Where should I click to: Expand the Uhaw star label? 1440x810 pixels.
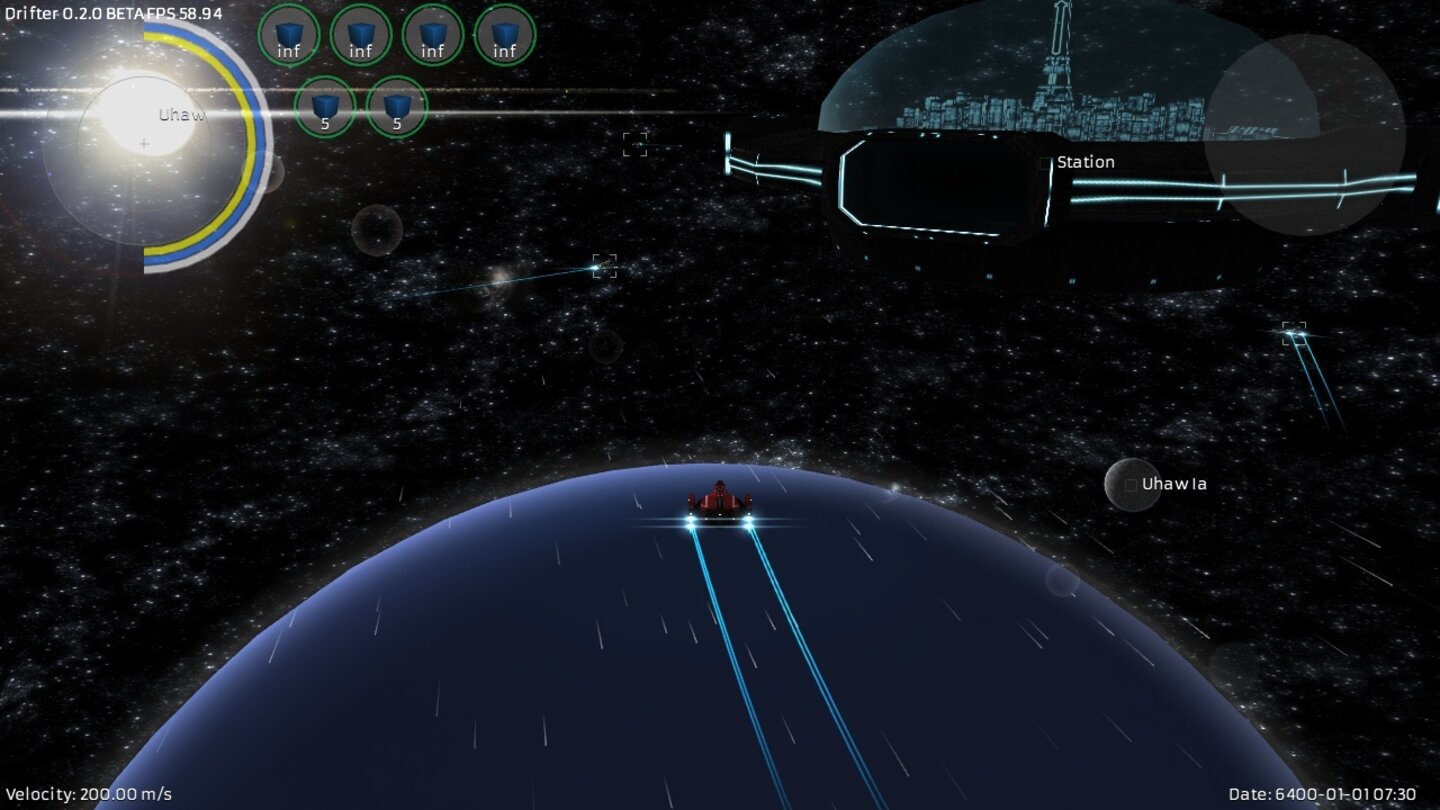click(x=180, y=115)
